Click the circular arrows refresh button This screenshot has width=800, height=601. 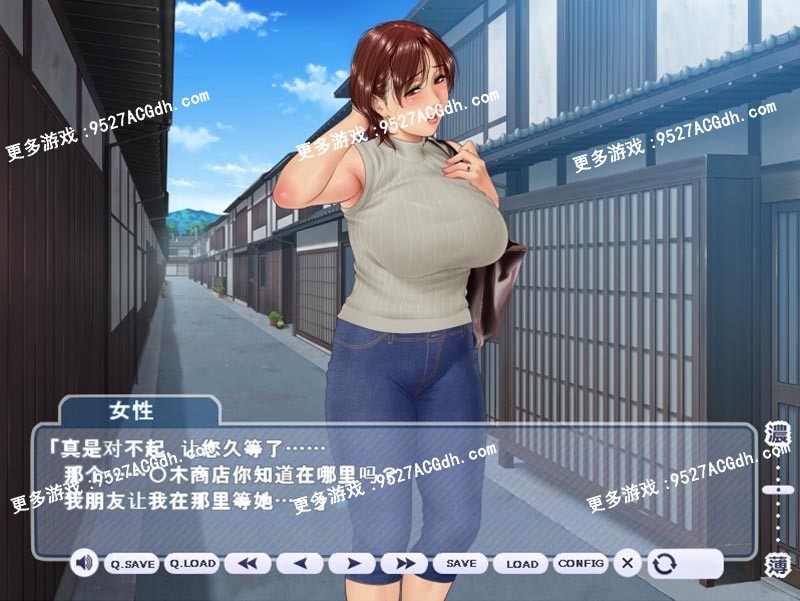pos(663,564)
